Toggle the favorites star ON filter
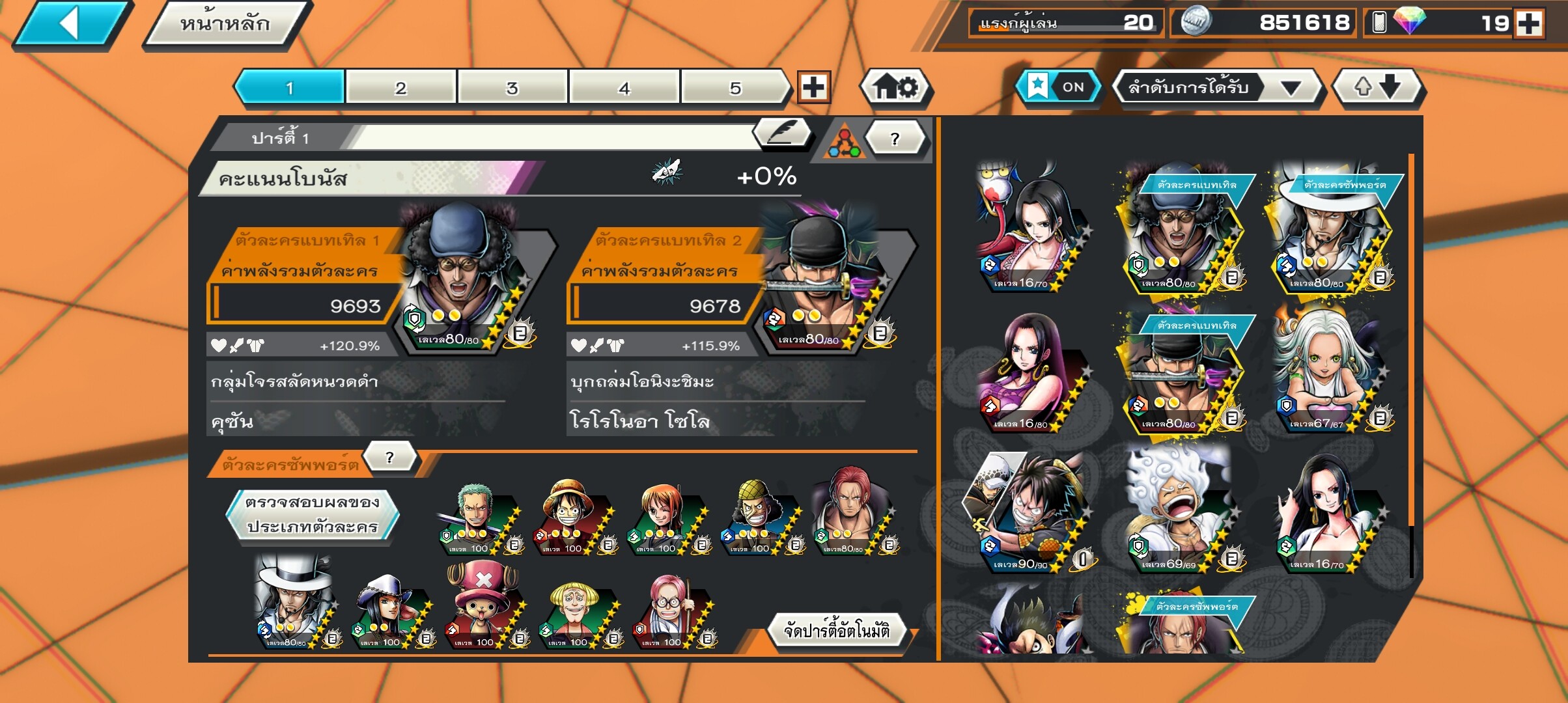 pos(1057,87)
